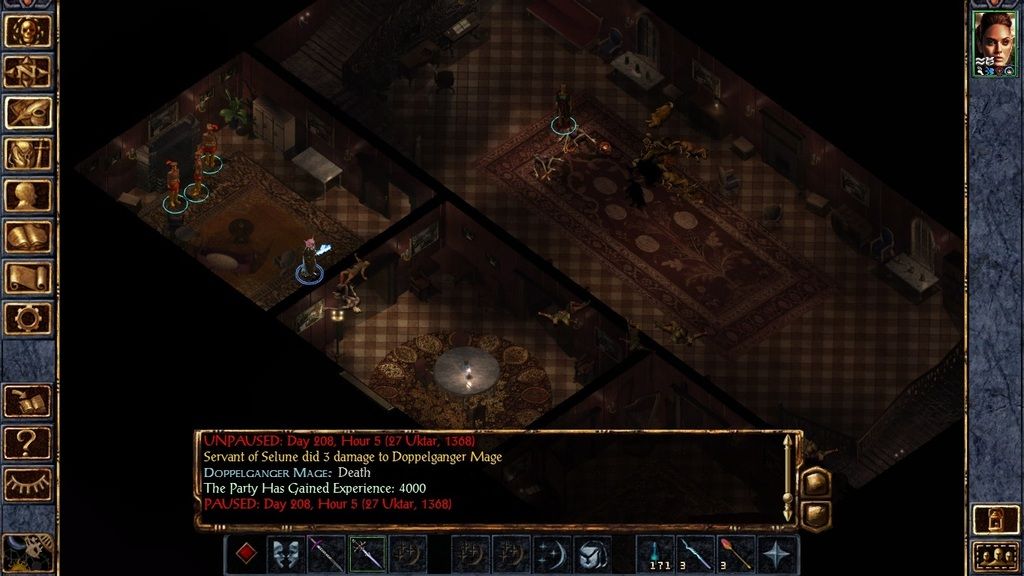The width and height of the screenshot is (1024, 576).
Task: Open the priest scroll screen
Action: click(x=28, y=277)
